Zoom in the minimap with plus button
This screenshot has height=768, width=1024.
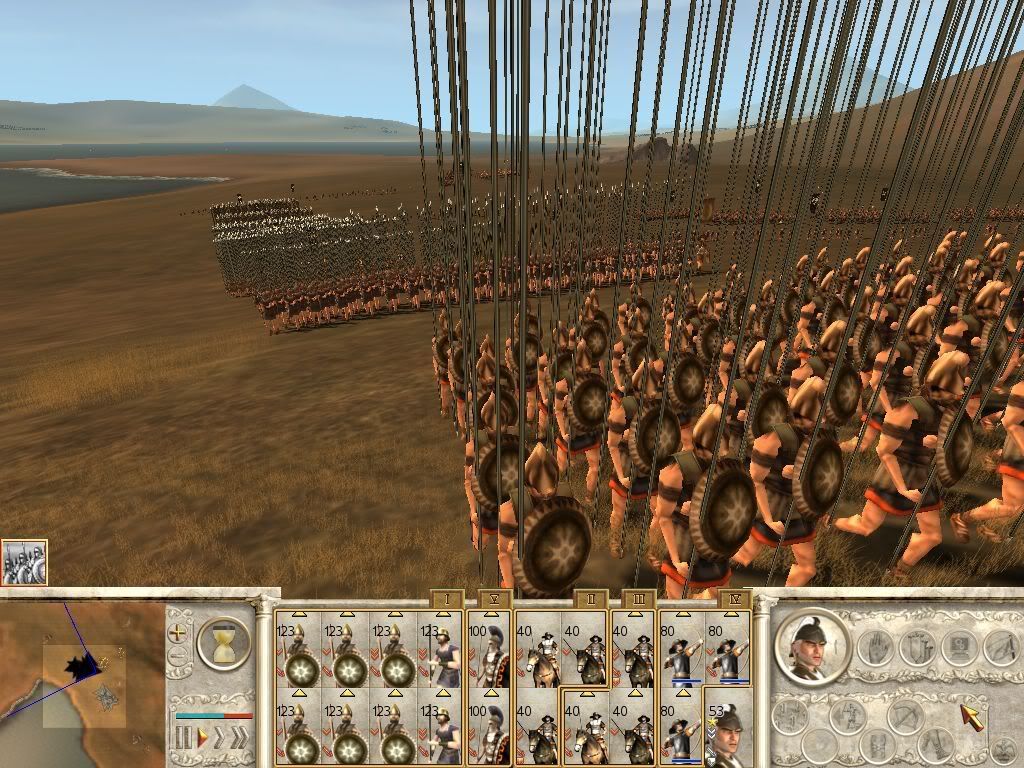tap(178, 632)
